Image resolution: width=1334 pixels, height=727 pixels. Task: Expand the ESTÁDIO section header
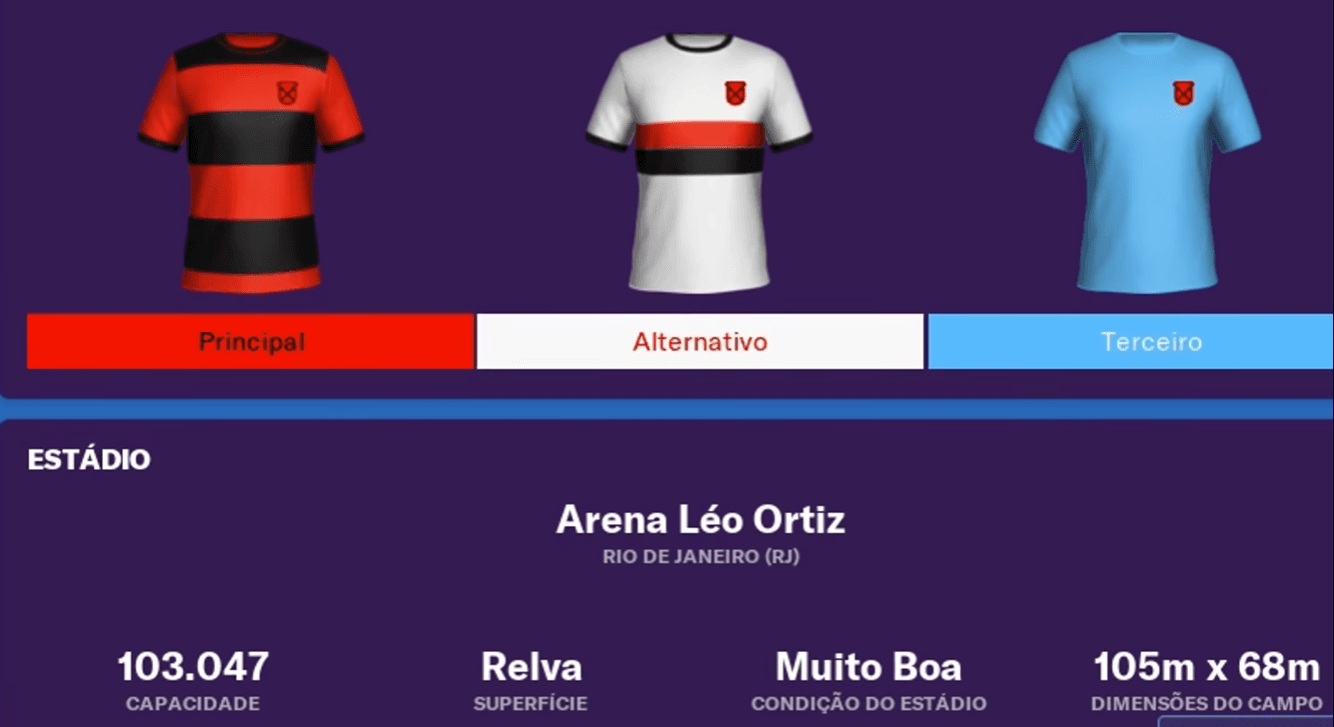90,461
